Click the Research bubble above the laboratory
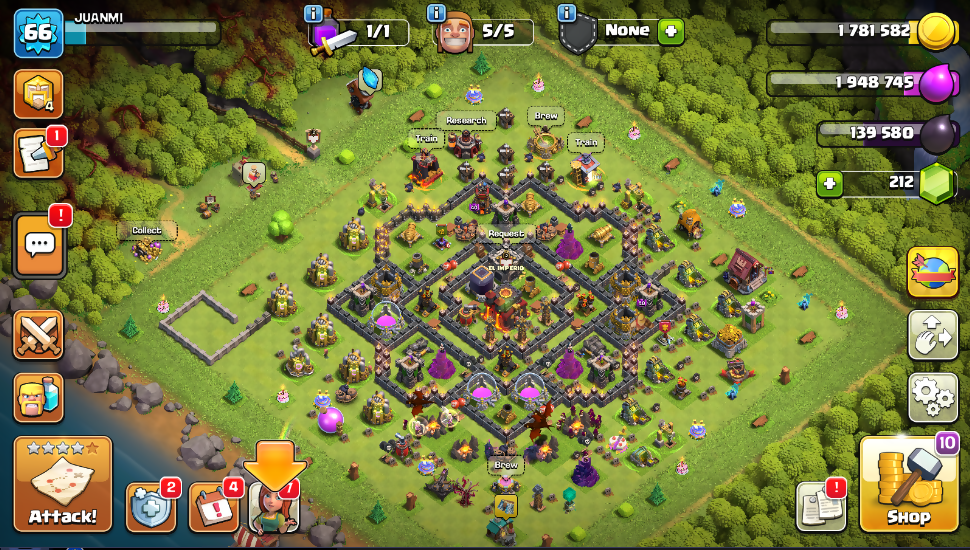This screenshot has width=970, height=550. pos(466,121)
